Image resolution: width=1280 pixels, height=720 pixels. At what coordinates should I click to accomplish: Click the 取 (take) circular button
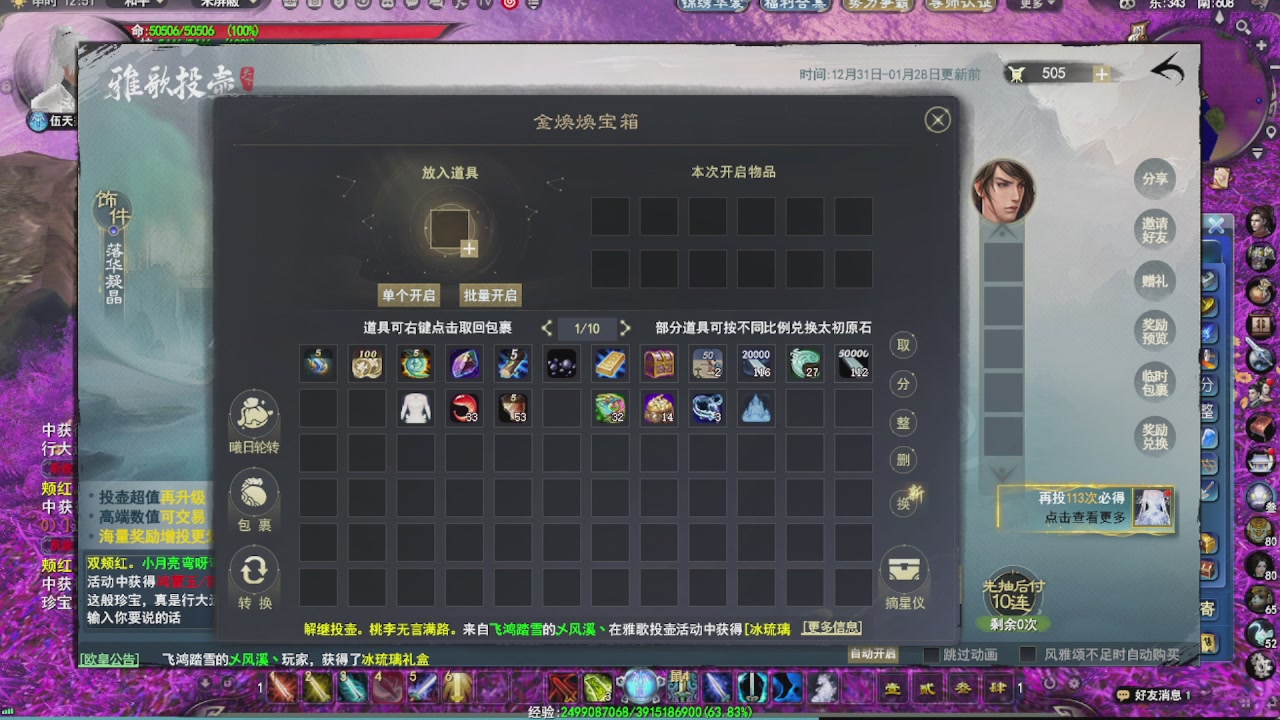click(901, 345)
